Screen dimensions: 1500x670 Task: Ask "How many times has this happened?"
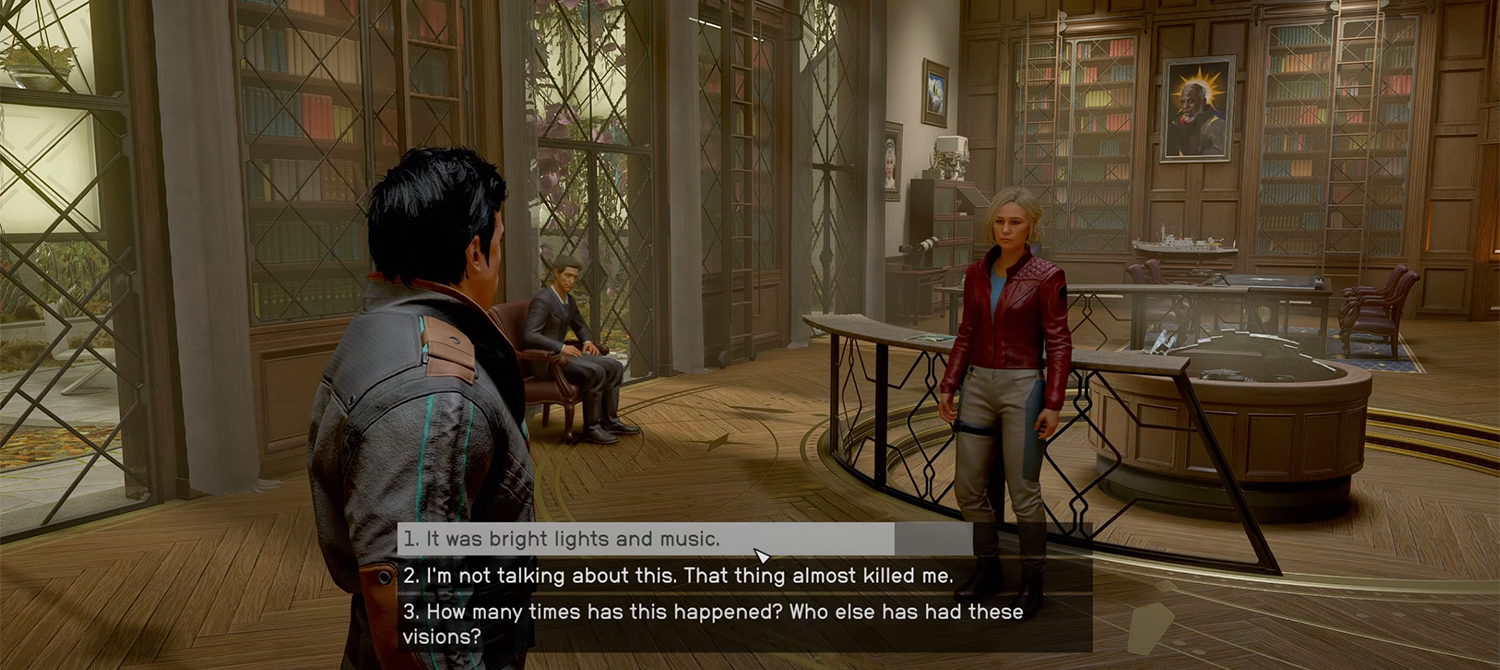coord(712,622)
